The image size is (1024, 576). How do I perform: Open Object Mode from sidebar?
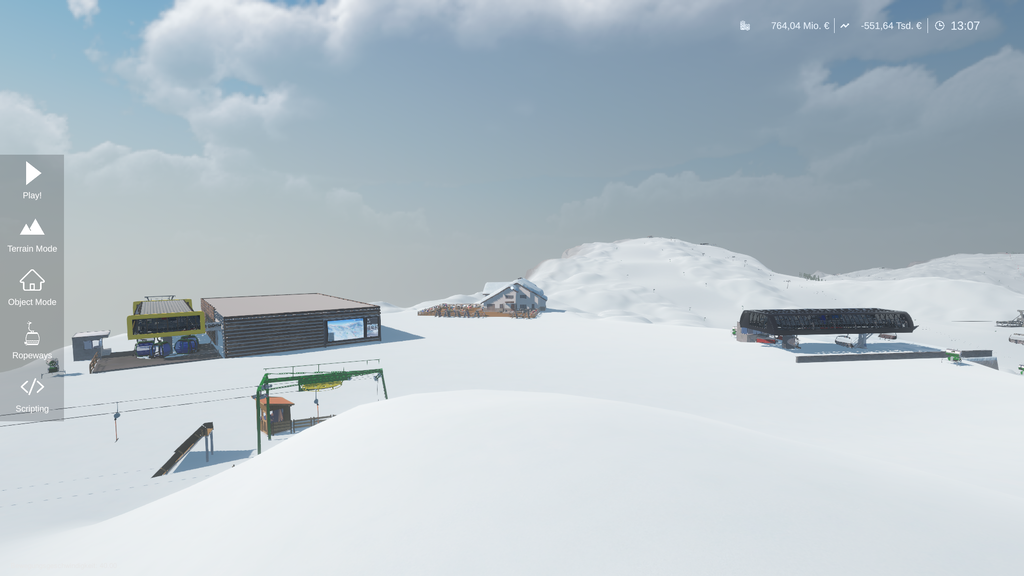click(x=32, y=287)
